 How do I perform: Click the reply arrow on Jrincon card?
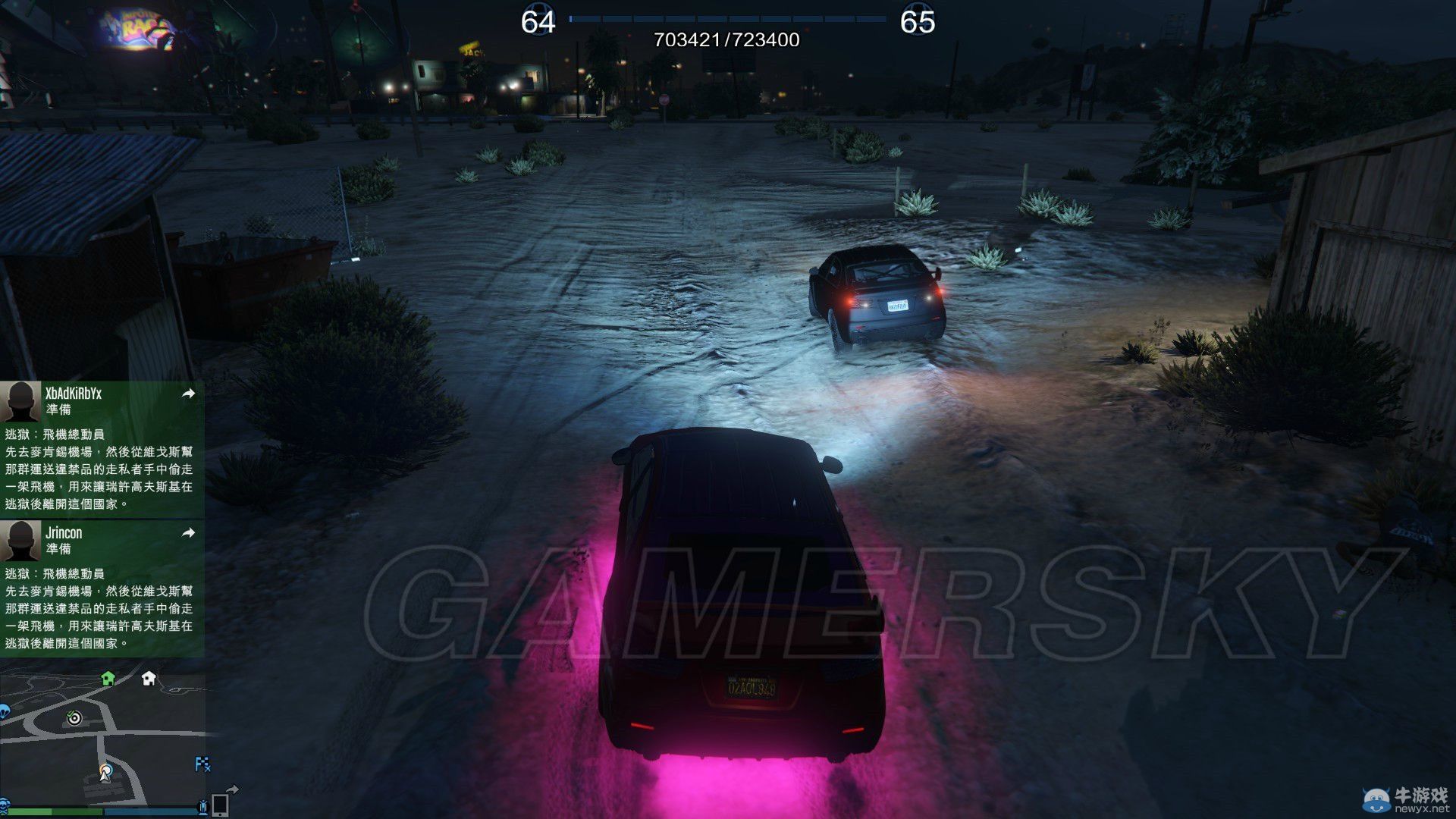point(190,533)
